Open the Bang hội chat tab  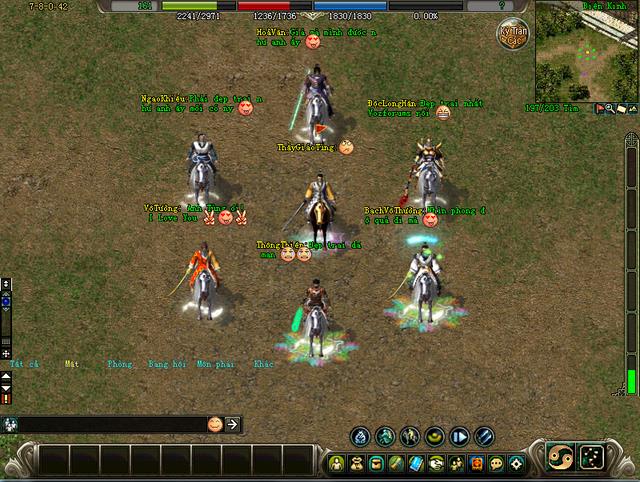tap(166, 364)
